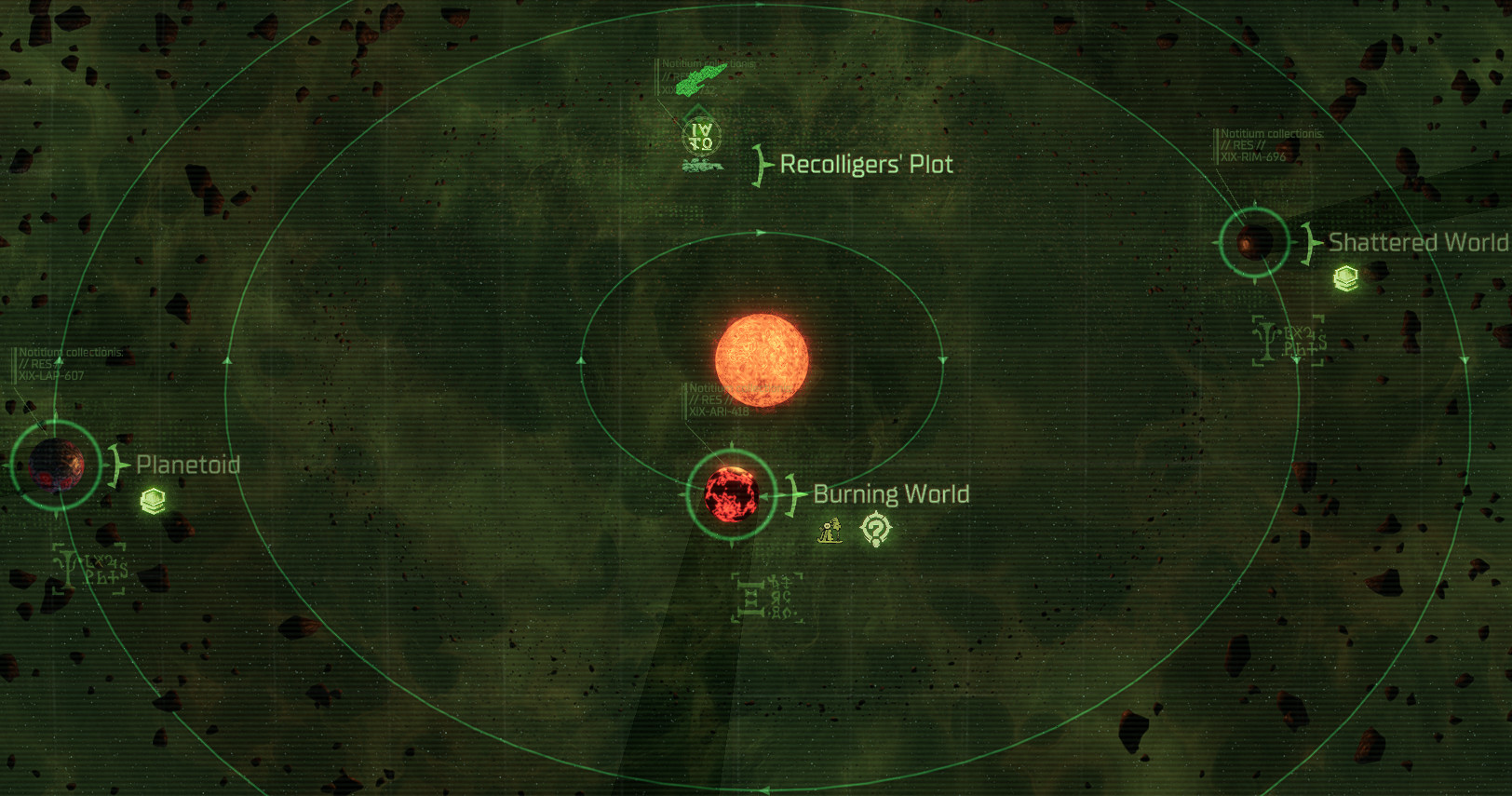Select the Planetoid map marker
Screen dimensions: 1512x796
pos(56,465)
